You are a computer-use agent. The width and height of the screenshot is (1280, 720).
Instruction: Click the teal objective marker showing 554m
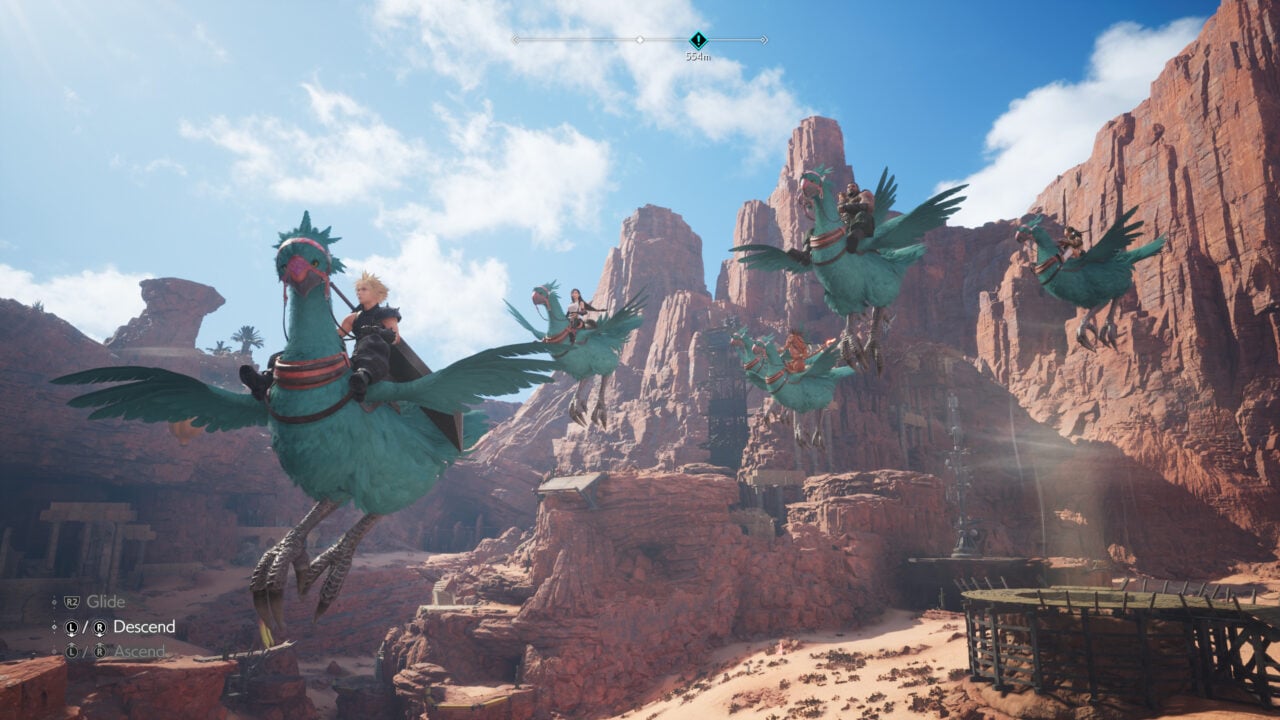(699, 40)
